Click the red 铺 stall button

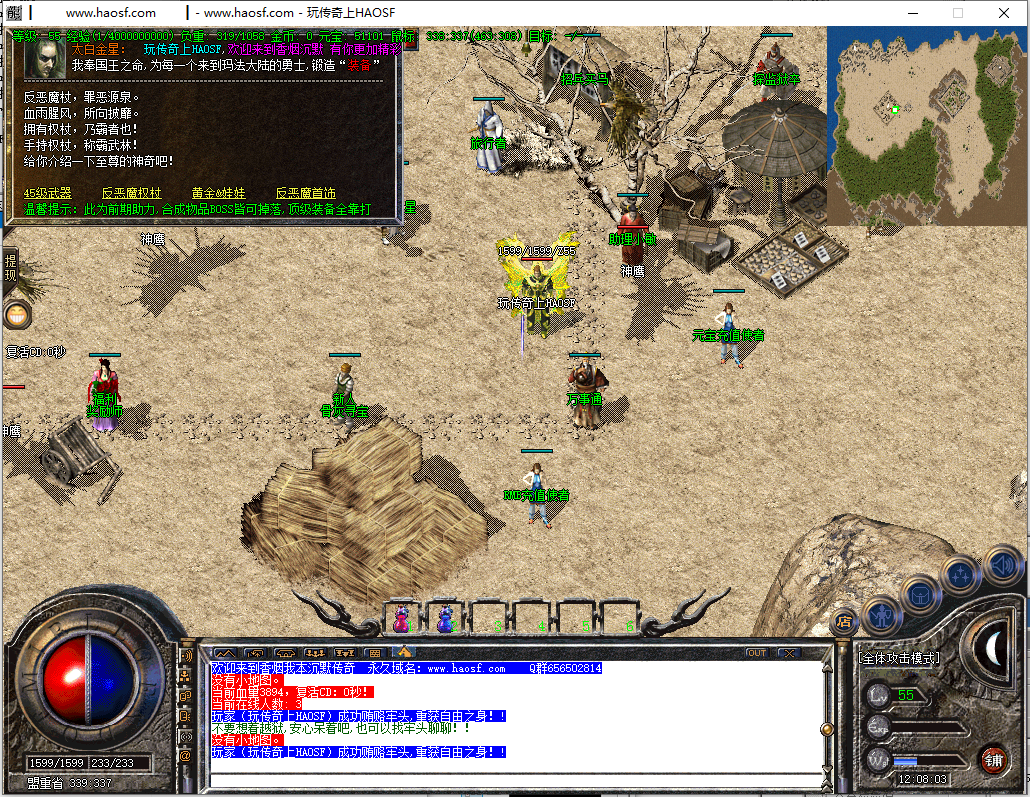click(993, 760)
